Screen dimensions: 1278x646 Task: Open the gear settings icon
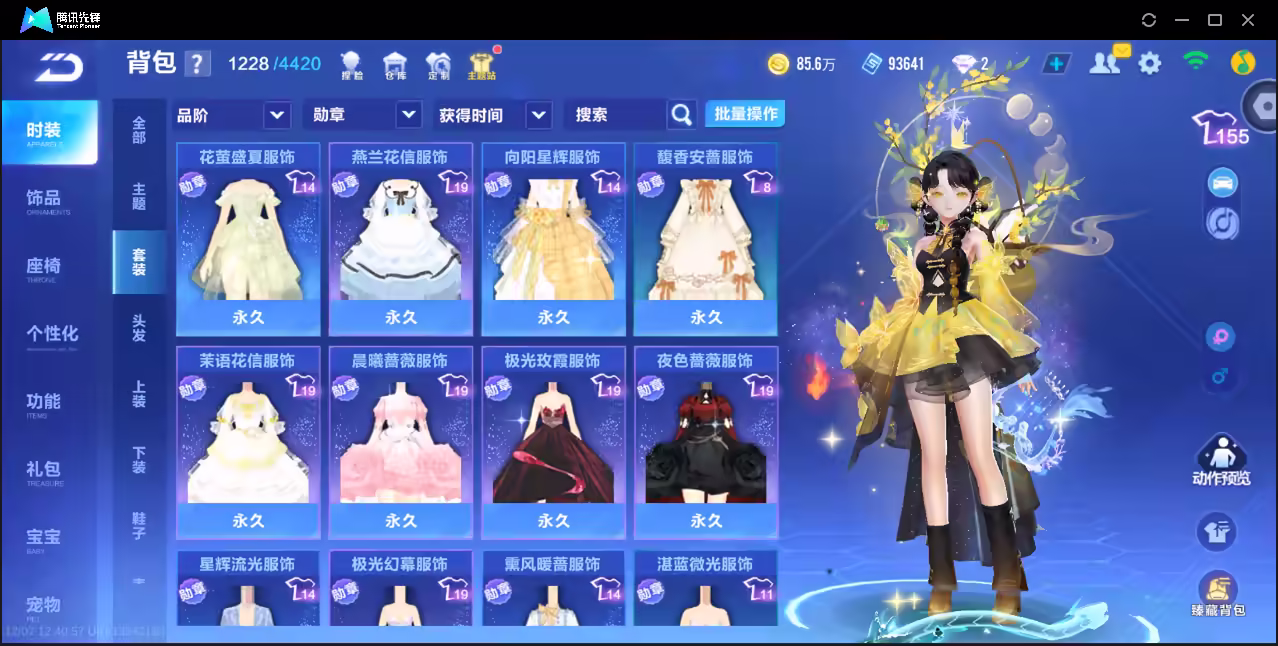(x=1150, y=64)
